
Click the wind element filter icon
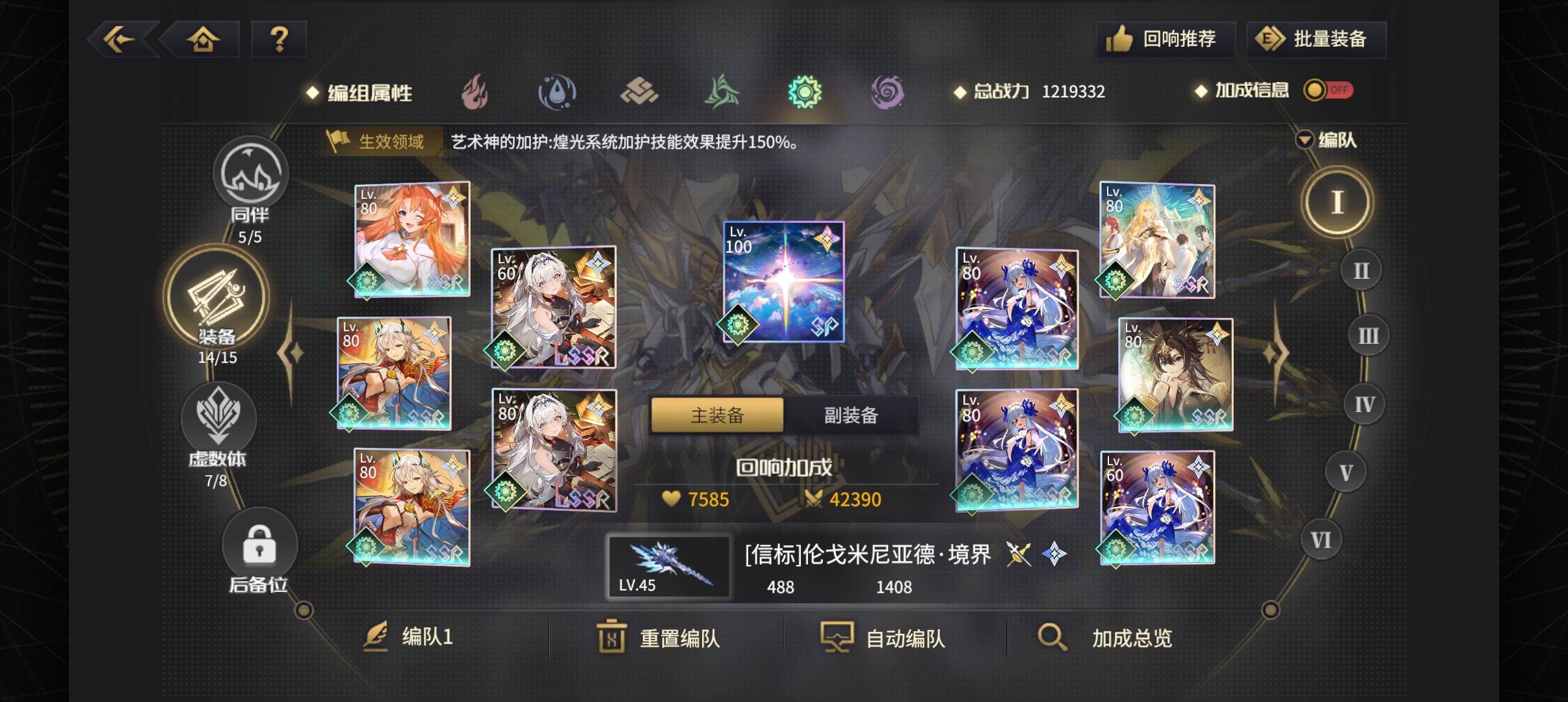pos(722,91)
